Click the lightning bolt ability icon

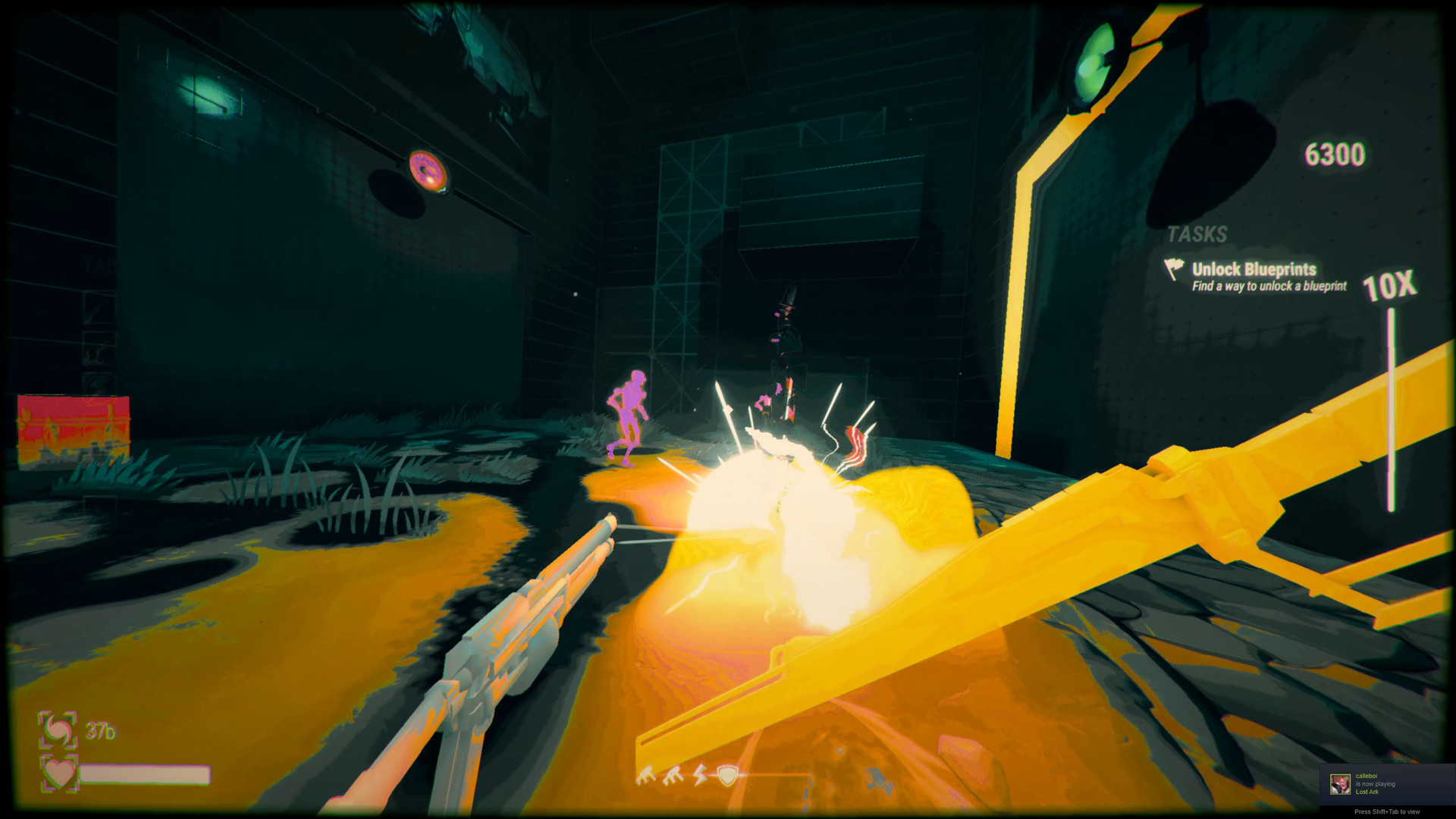(699, 773)
